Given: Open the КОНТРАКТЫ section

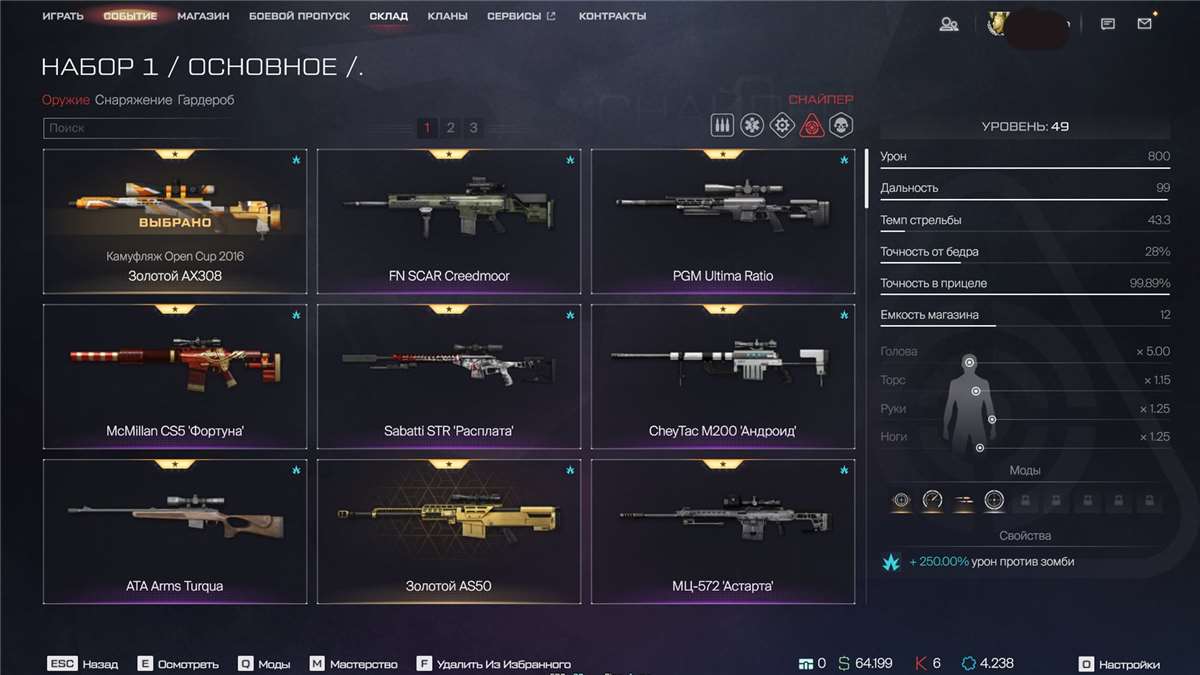Looking at the screenshot, I should 612,16.
